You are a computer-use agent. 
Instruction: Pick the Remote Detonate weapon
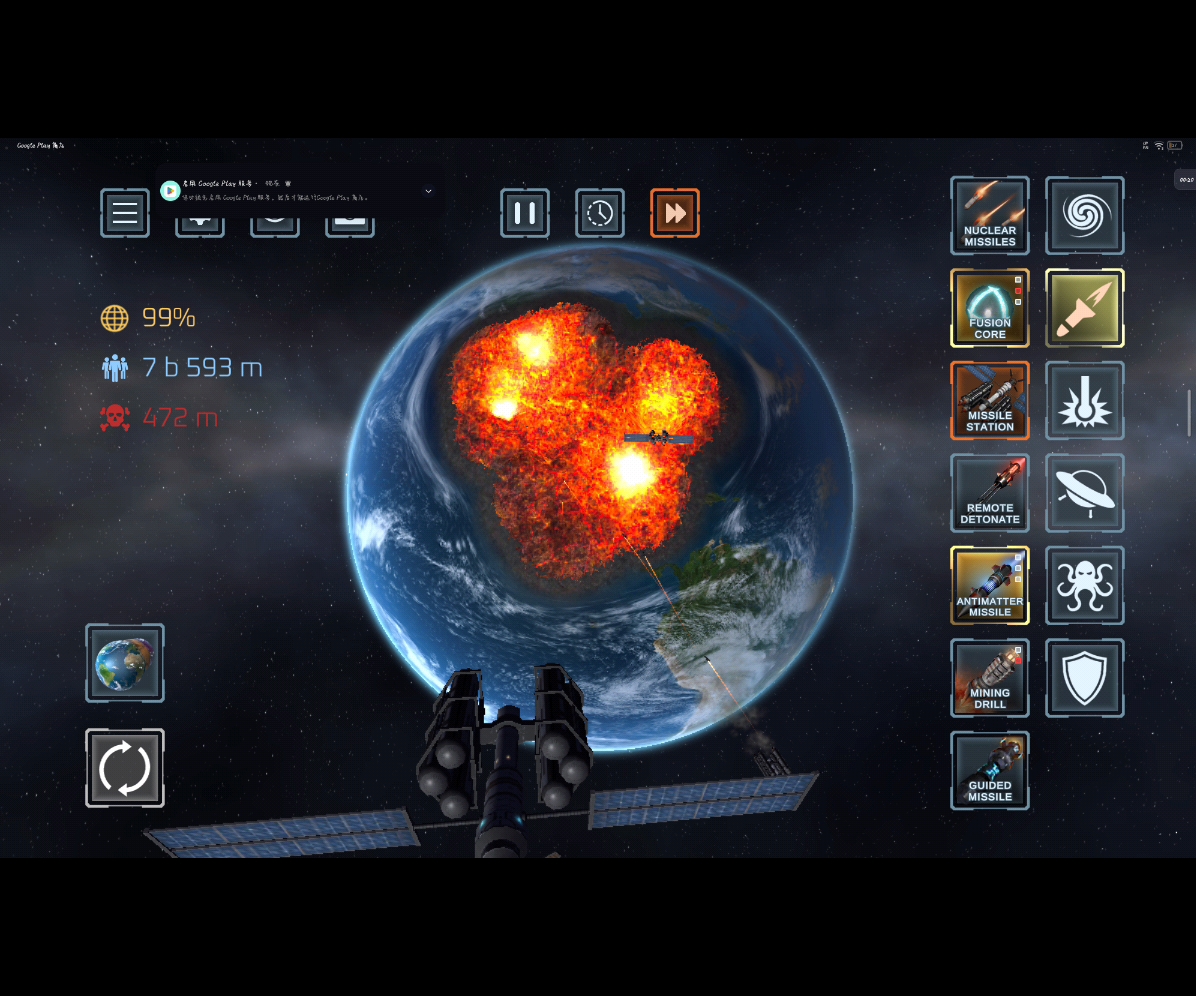[990, 493]
